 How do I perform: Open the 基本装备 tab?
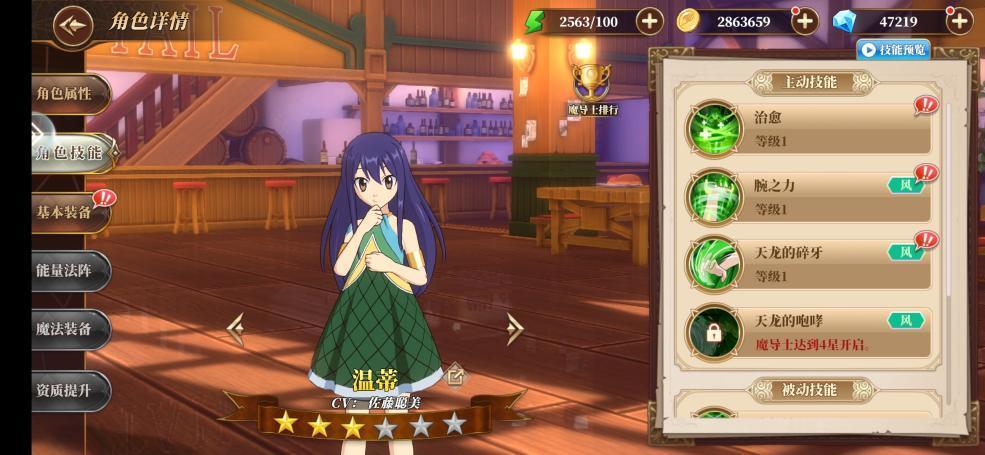pyautogui.click(x=65, y=212)
